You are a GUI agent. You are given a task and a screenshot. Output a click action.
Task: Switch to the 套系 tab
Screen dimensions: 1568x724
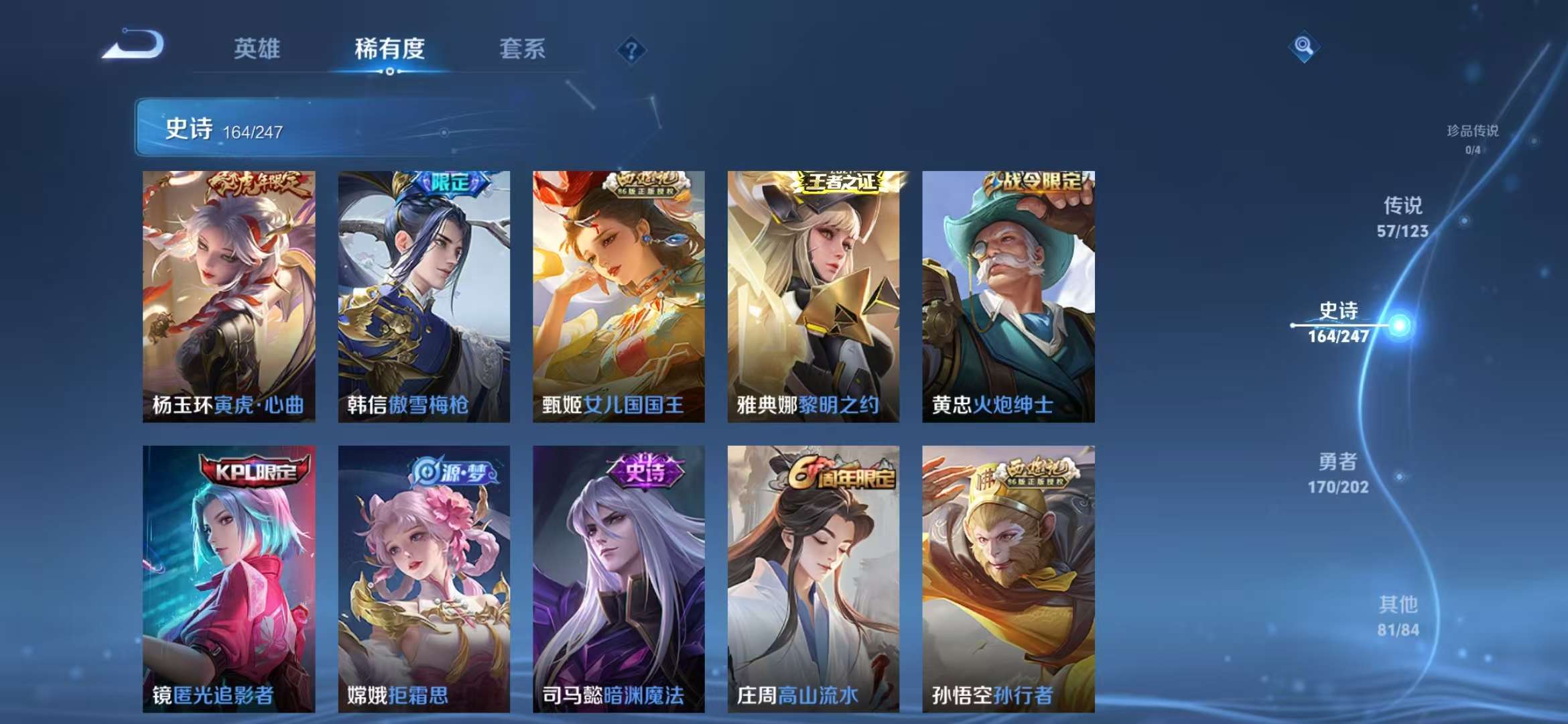coord(522,49)
